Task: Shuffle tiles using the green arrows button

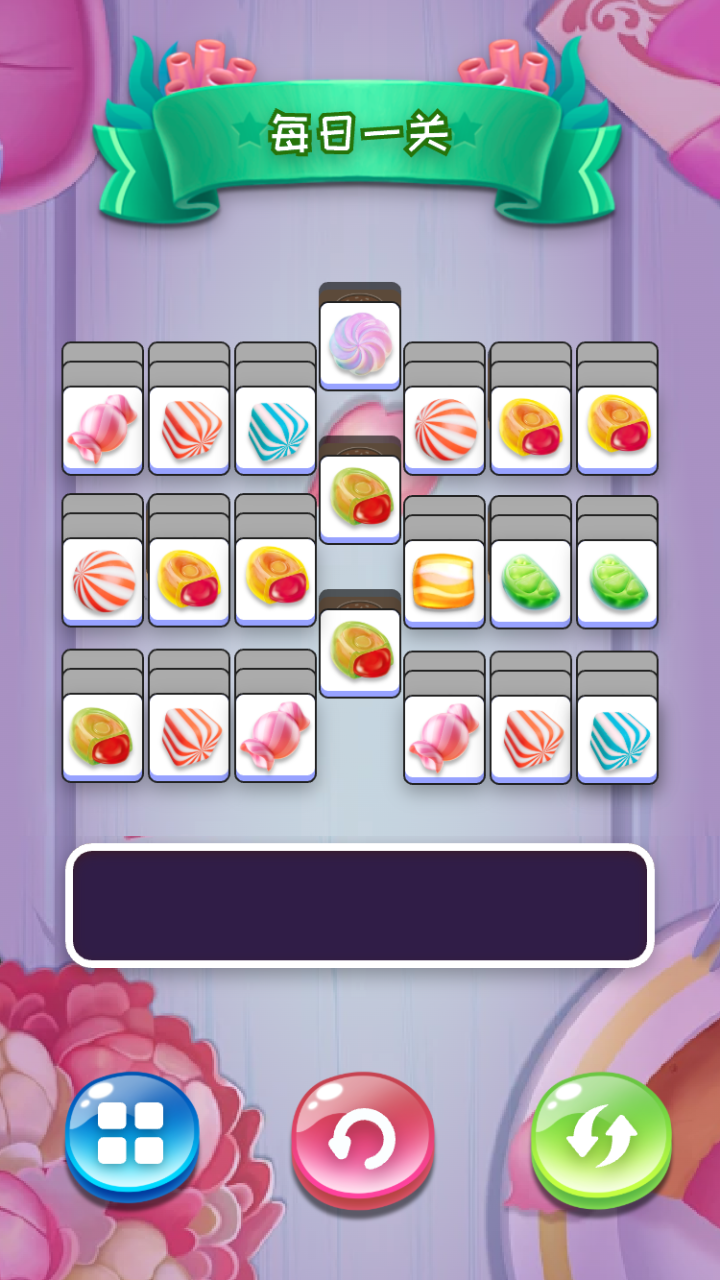Action: (600, 1139)
